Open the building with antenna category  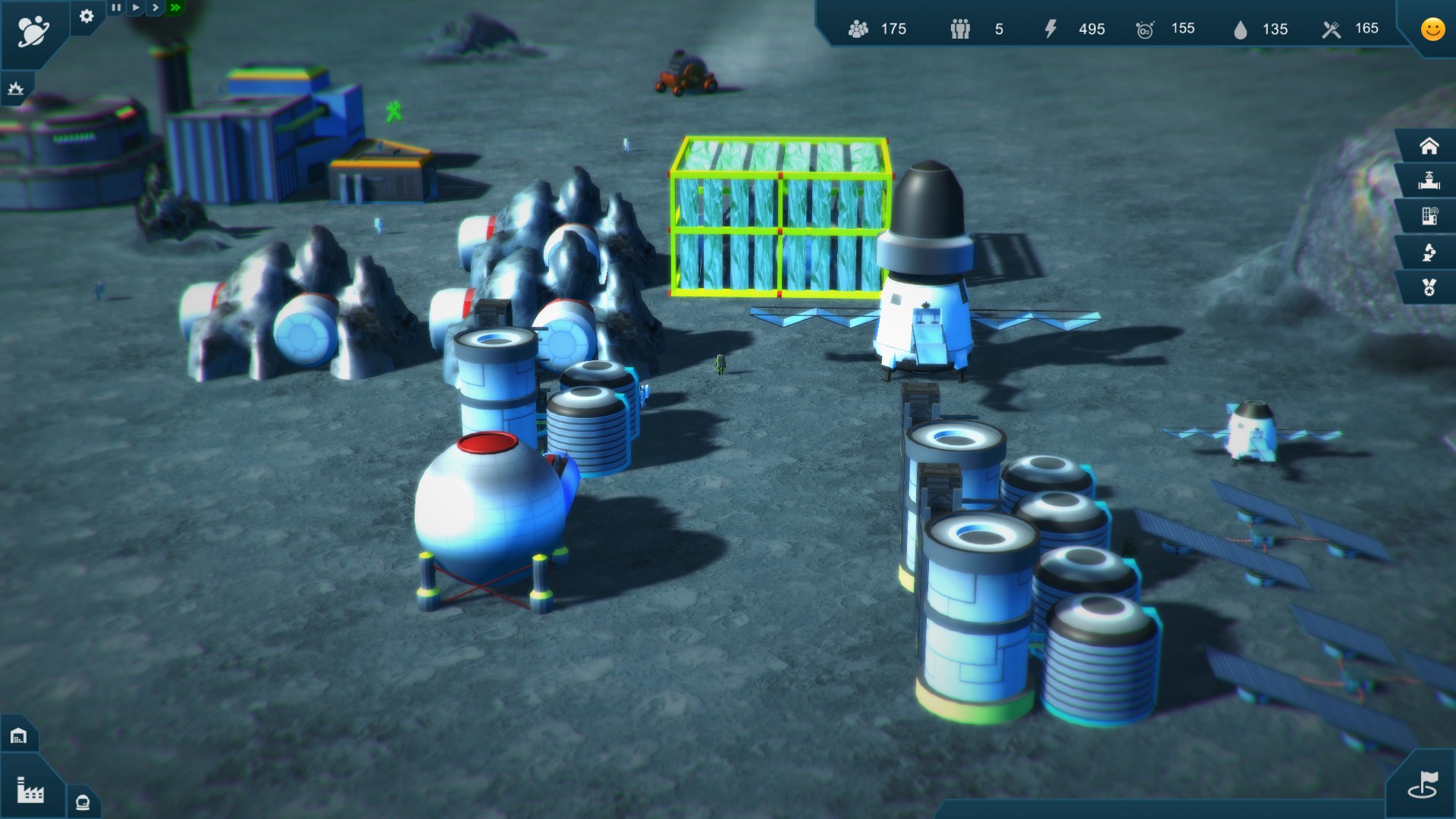(x=1429, y=217)
